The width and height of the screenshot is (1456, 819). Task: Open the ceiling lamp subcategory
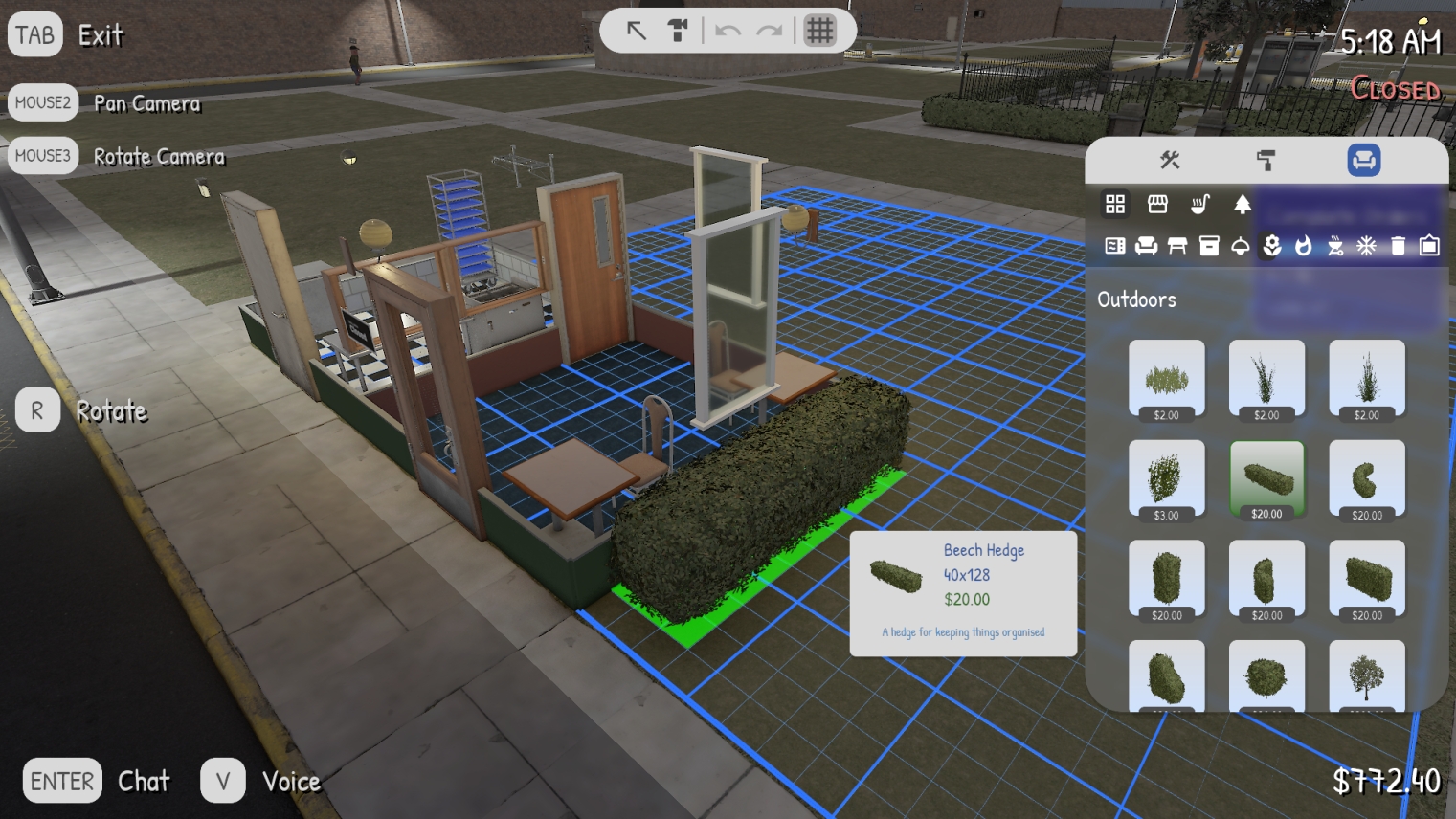1241,246
